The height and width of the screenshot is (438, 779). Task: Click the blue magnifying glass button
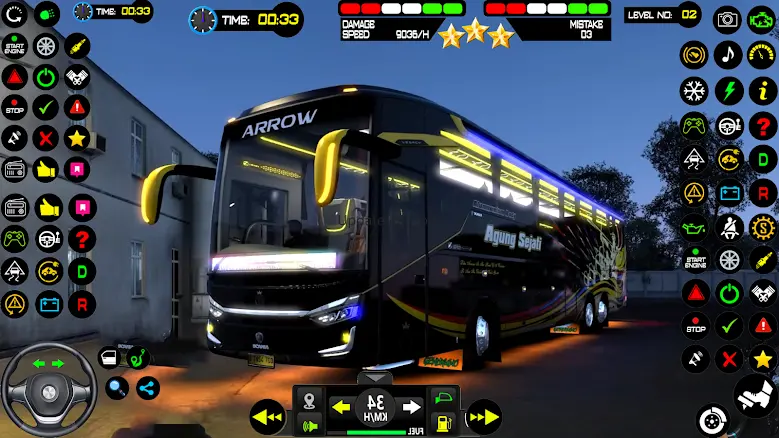118,388
